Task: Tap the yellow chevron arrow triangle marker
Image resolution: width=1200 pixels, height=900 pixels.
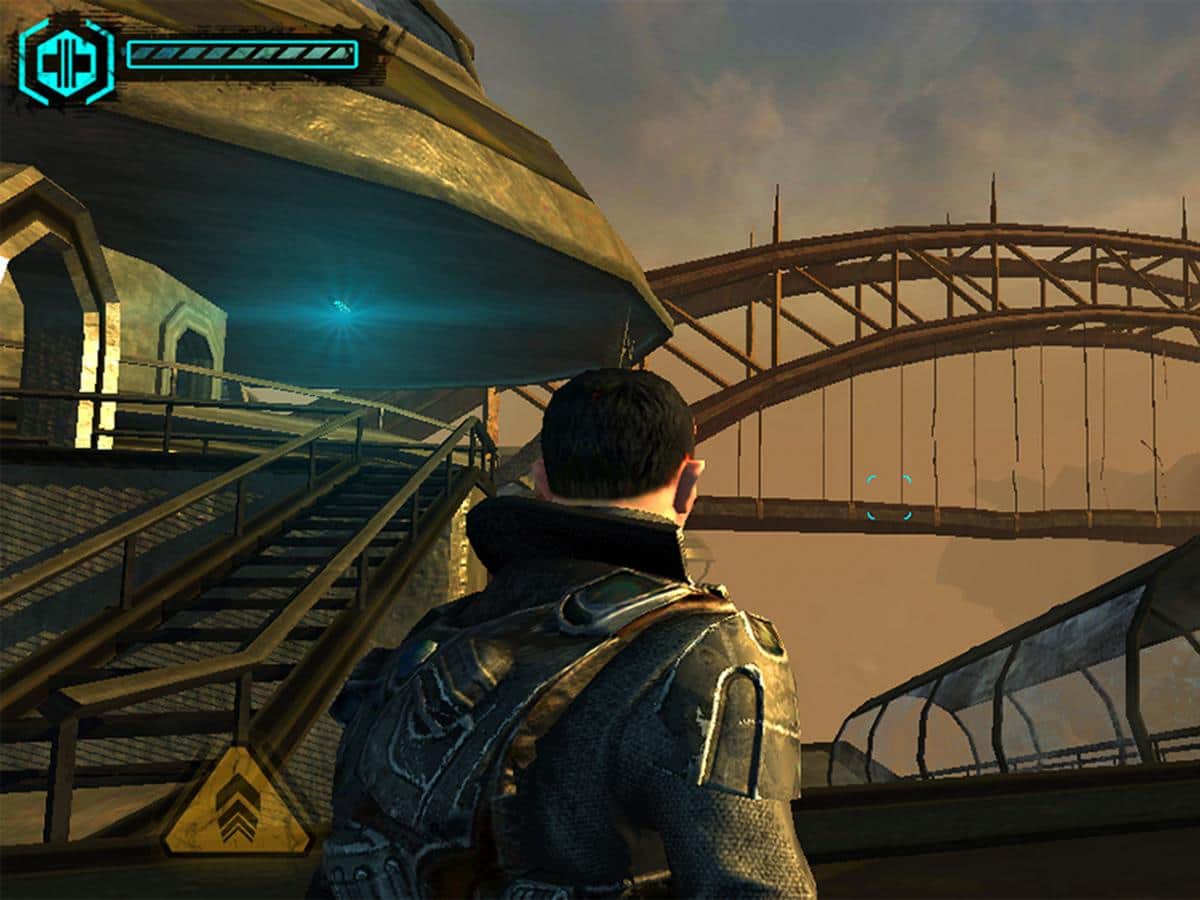Action: pyautogui.click(x=237, y=805)
